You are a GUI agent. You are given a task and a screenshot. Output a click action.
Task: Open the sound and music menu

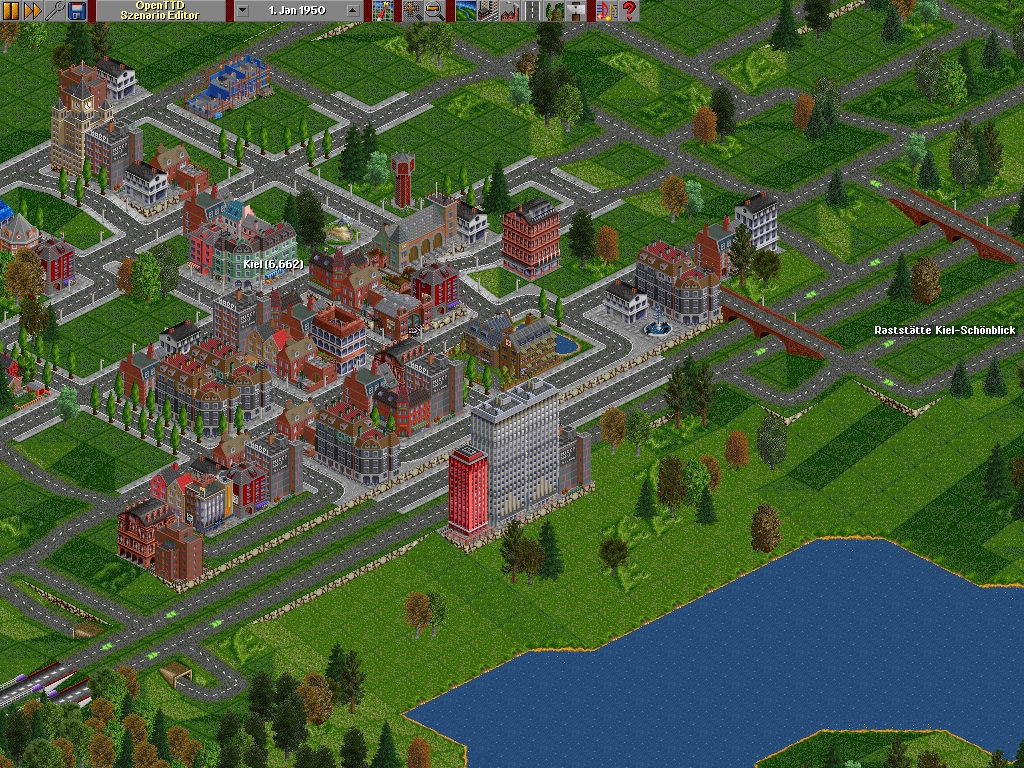click(607, 11)
